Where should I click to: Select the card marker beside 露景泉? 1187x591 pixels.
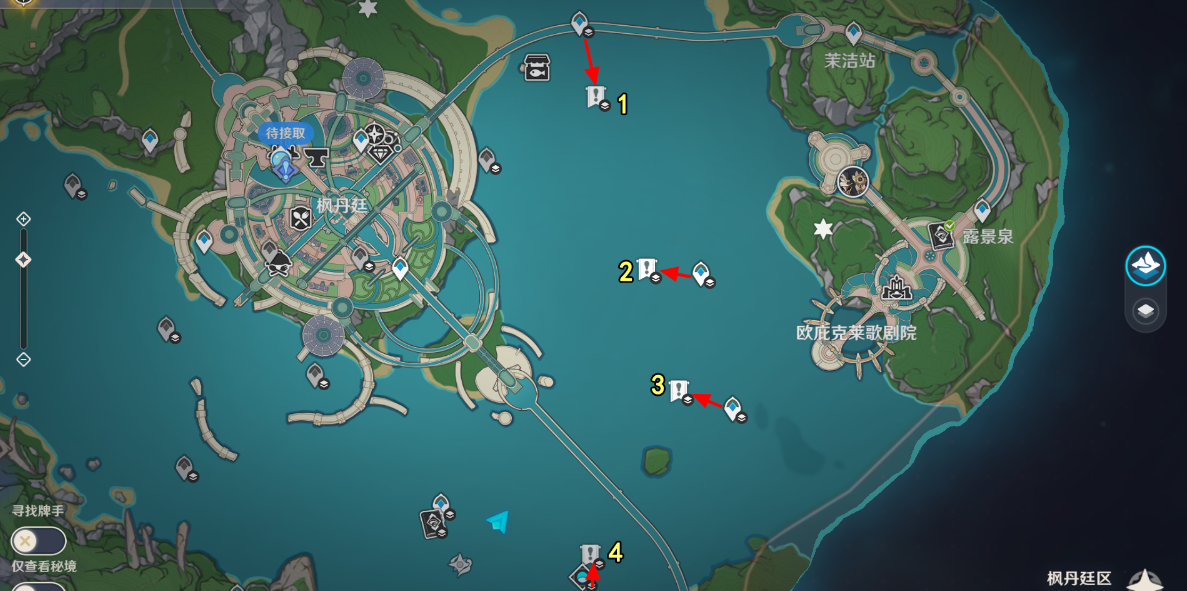tap(941, 236)
